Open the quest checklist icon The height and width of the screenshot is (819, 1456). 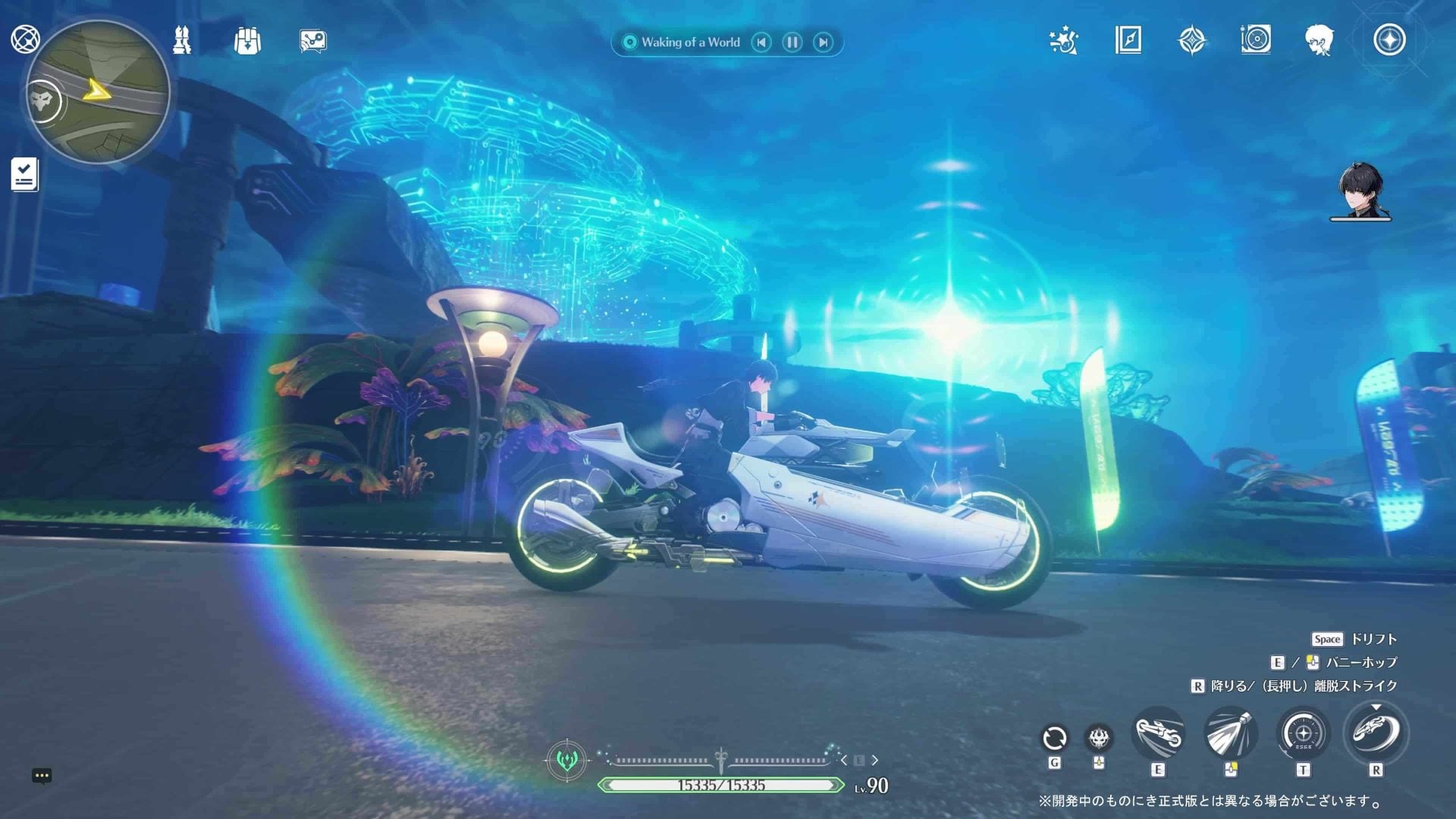coord(25,174)
